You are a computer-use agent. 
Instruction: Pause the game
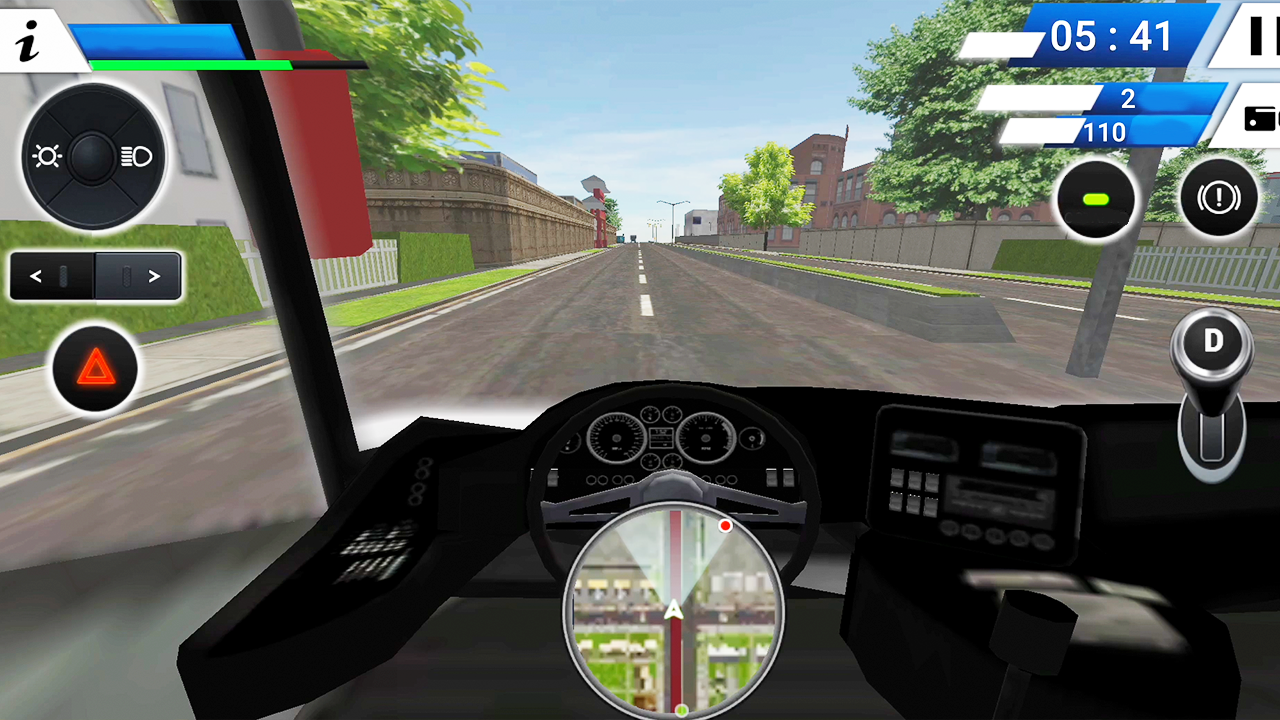(x=1262, y=37)
